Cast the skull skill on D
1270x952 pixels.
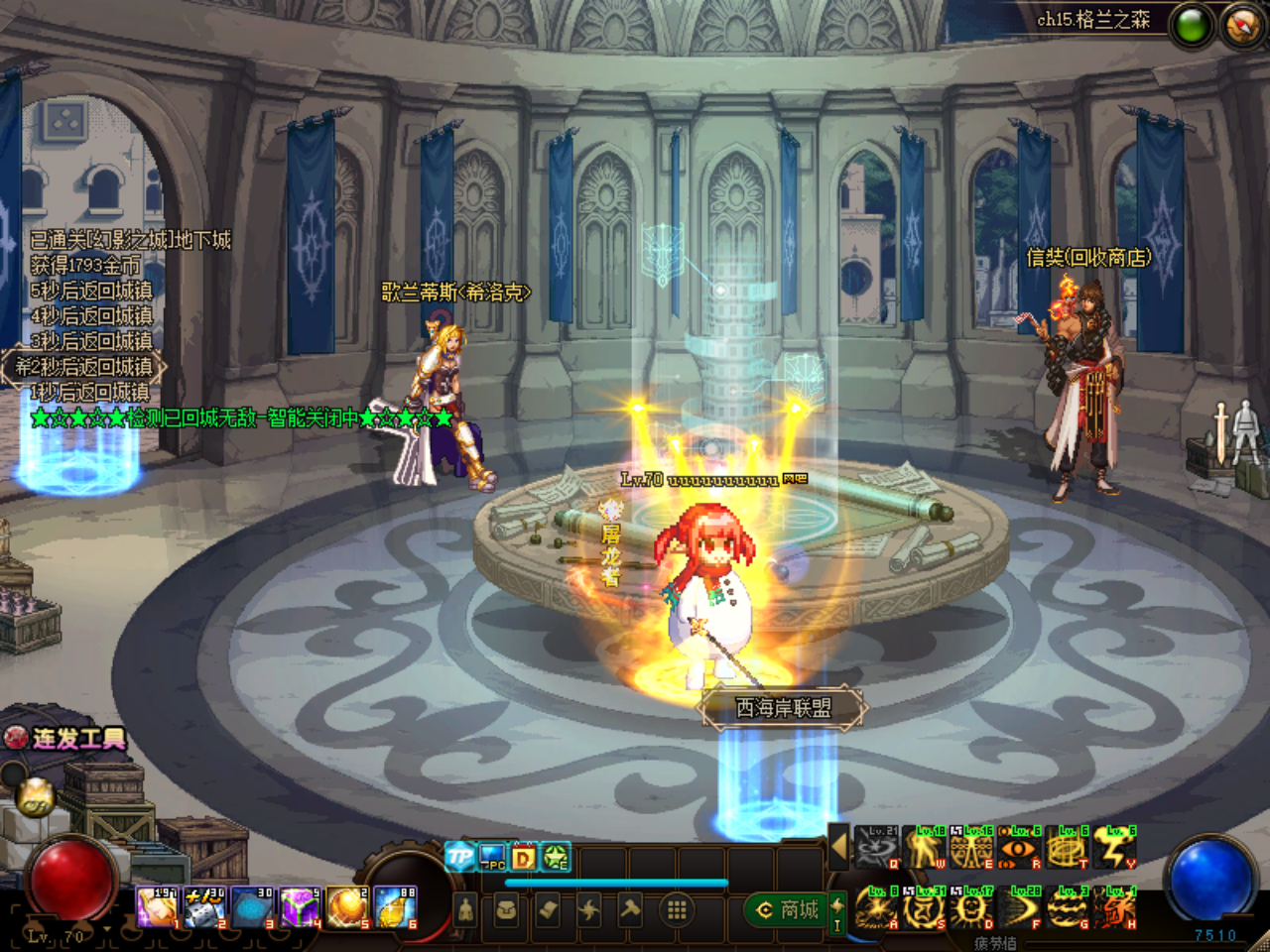(970, 909)
